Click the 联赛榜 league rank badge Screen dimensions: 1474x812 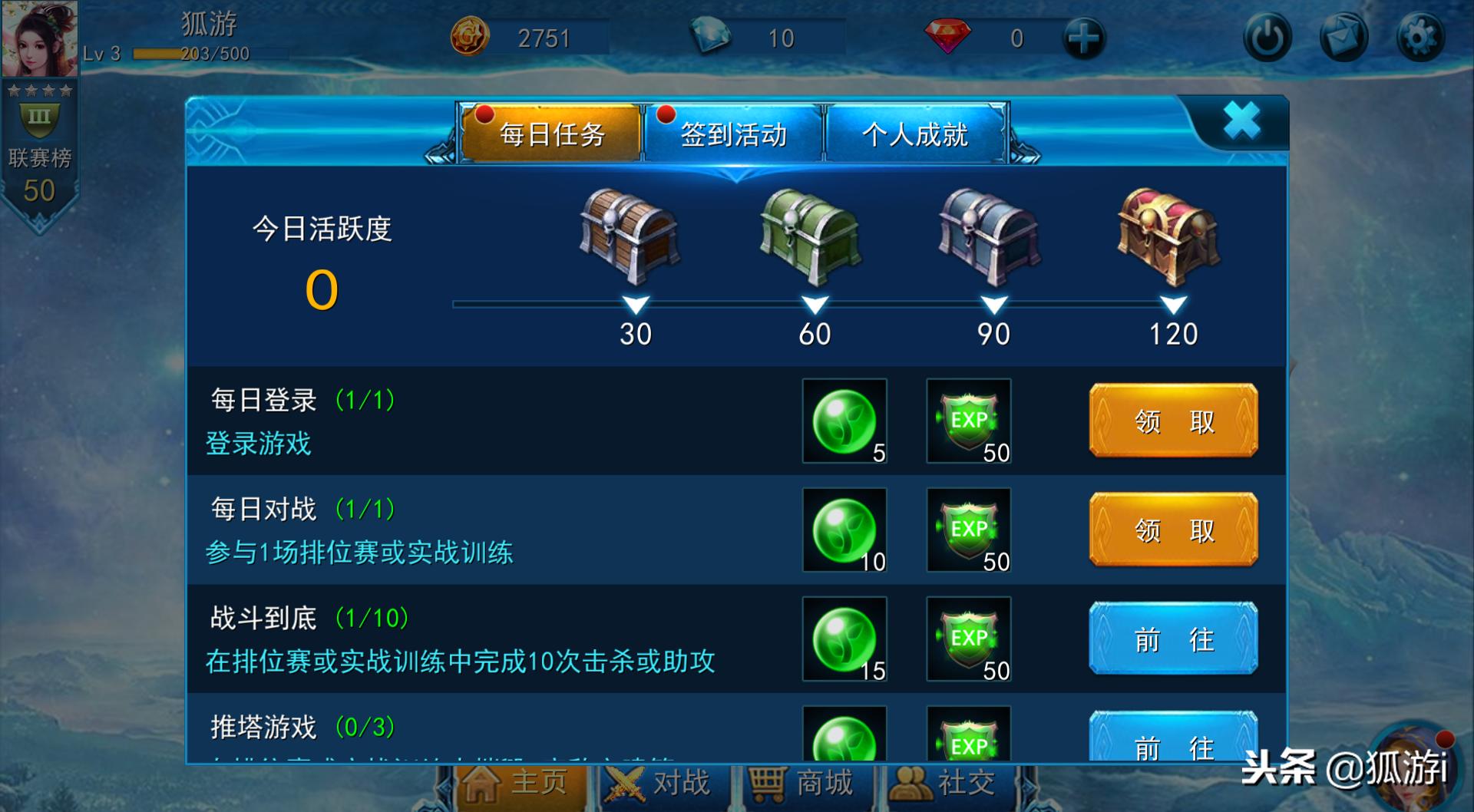click(x=40, y=147)
